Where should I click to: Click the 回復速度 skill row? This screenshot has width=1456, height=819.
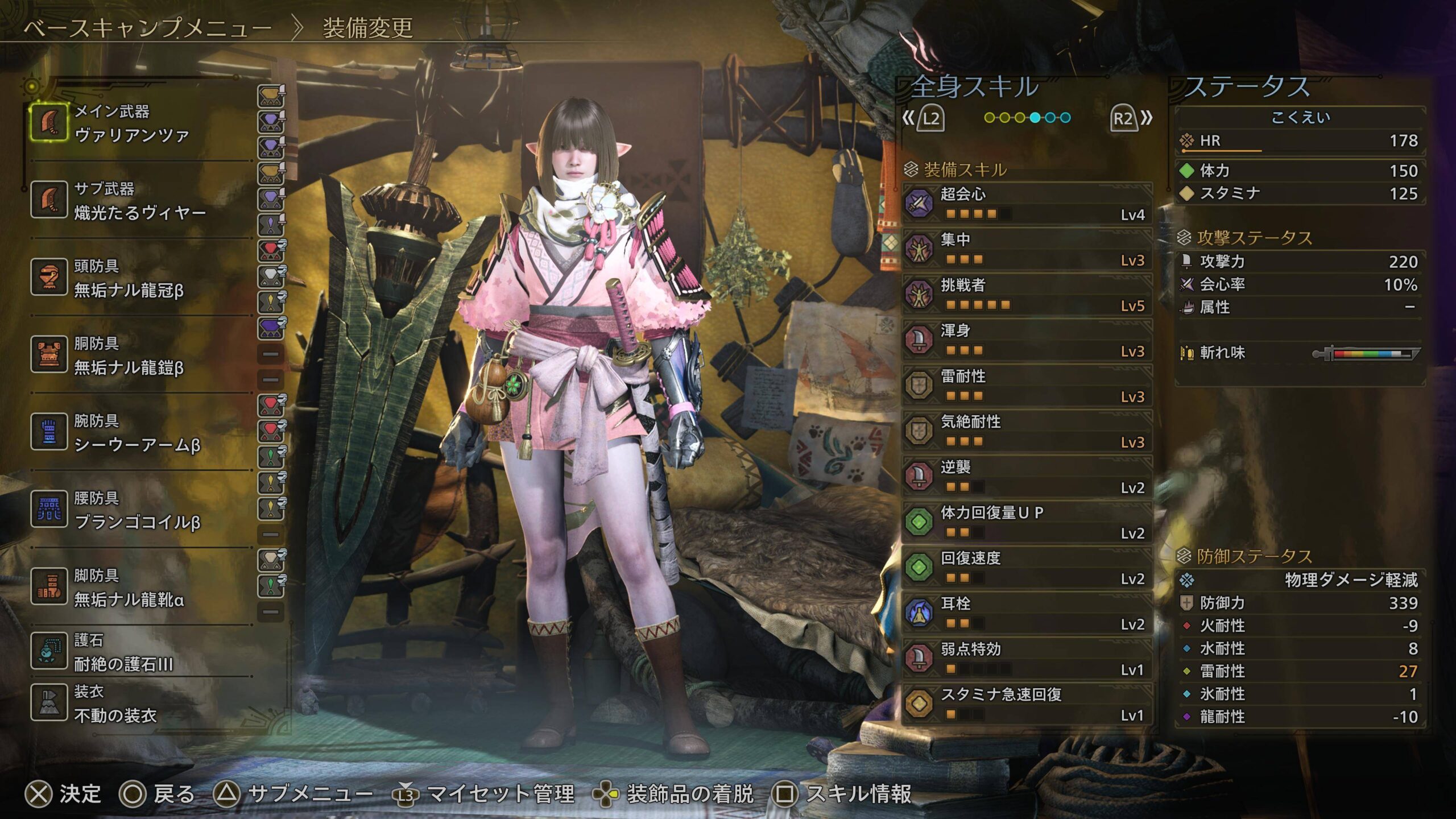1027,568
